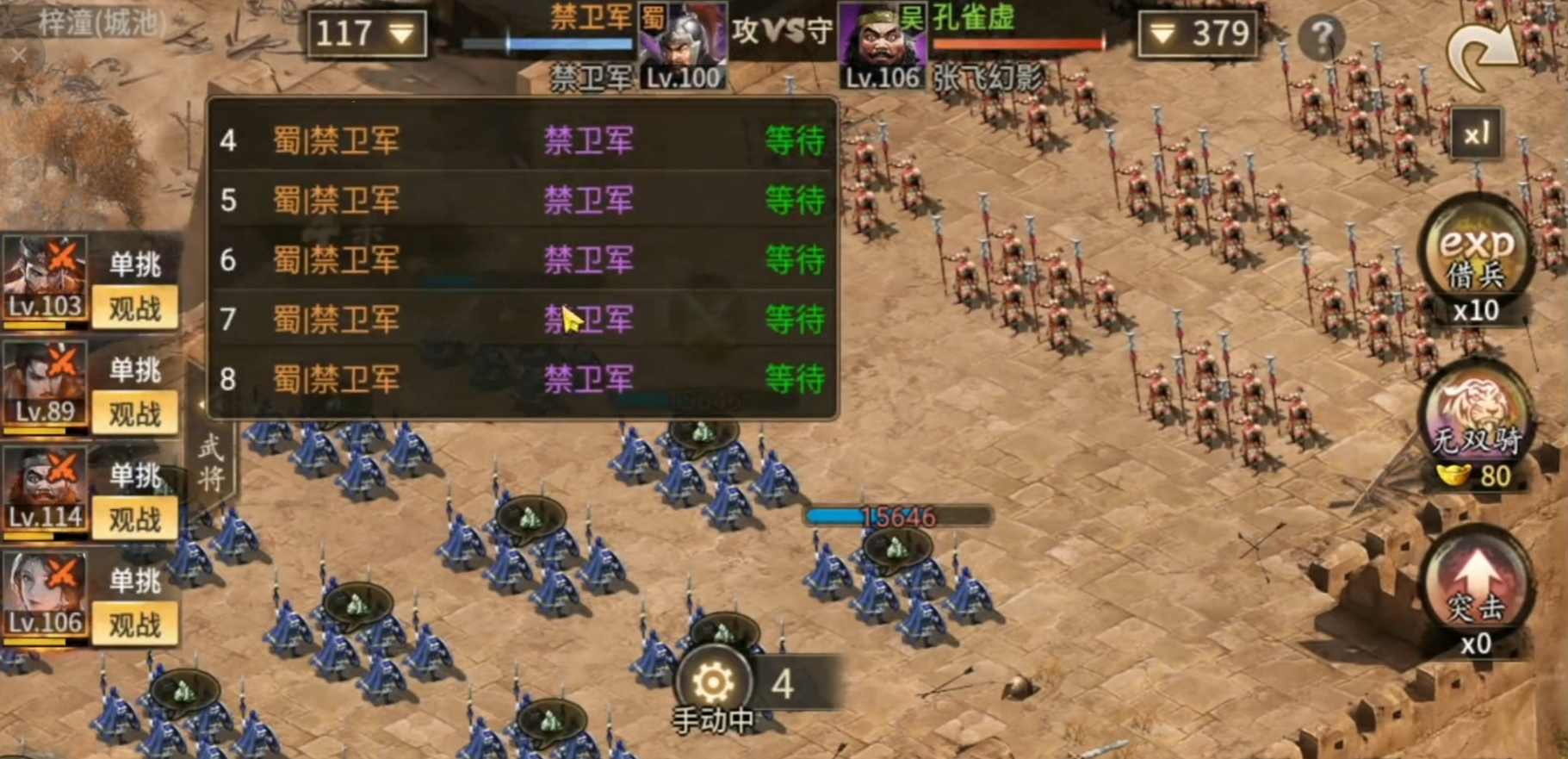Select the Lv.106 female hero portrait
The image size is (1568, 759).
point(45,594)
